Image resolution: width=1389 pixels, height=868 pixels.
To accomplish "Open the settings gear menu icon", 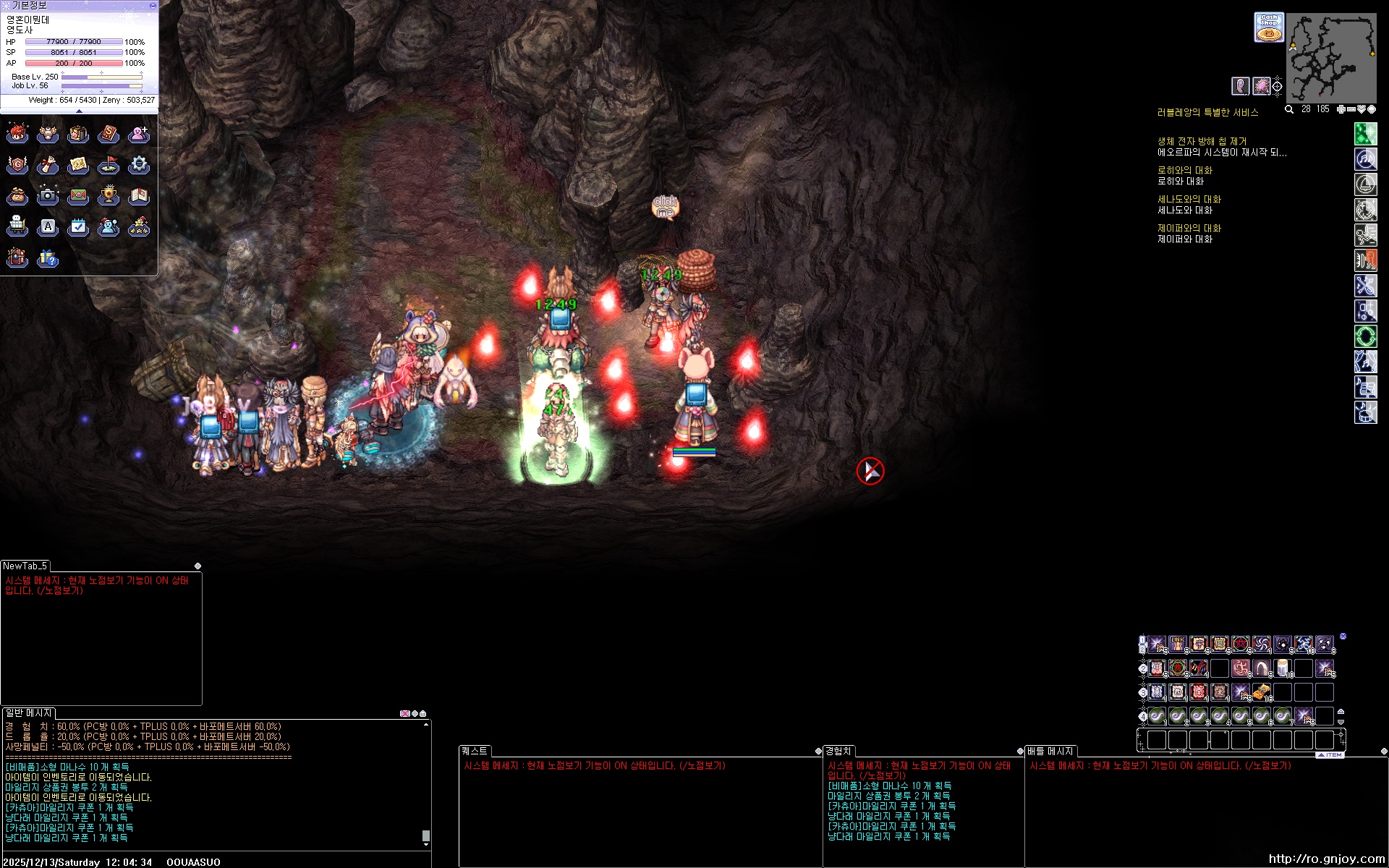I will (x=139, y=165).
